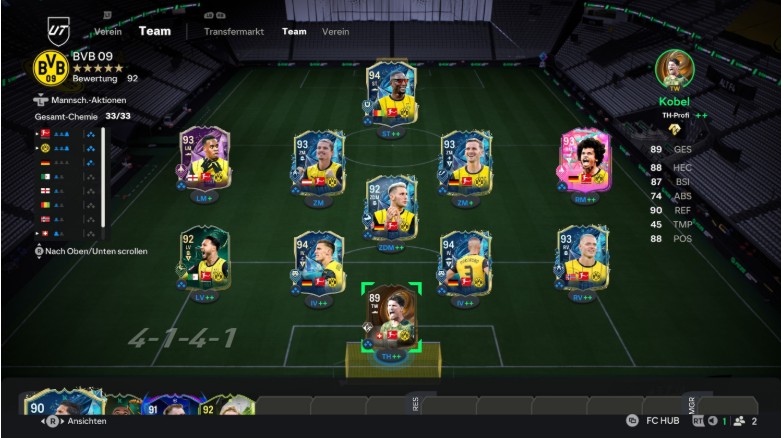Select the 90-rated bench card
Screen dimensions: 781x438
[48, 410]
